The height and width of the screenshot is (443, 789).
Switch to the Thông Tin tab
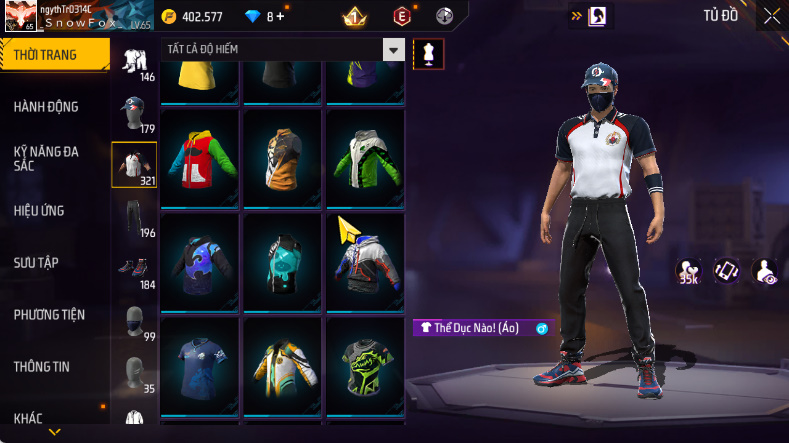point(42,366)
